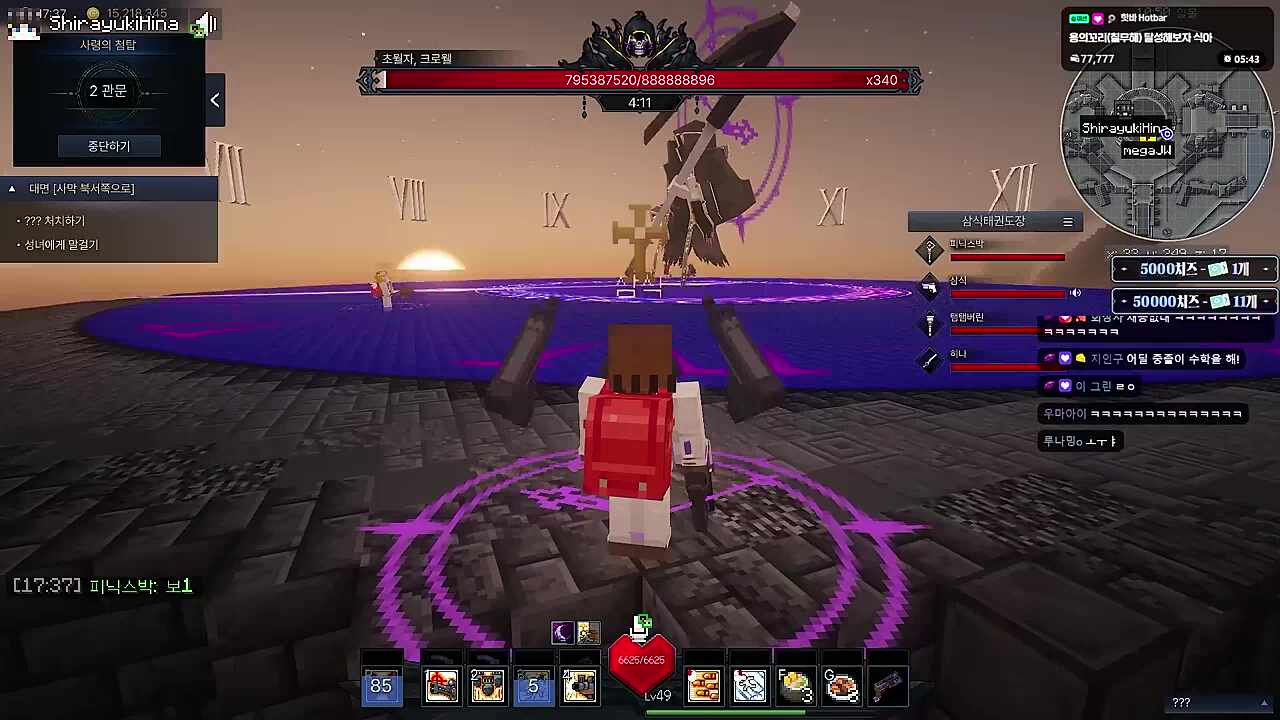Click the 피닉스박 skill diamond icon
Viewport: 1280px width, 720px height.
click(929, 250)
